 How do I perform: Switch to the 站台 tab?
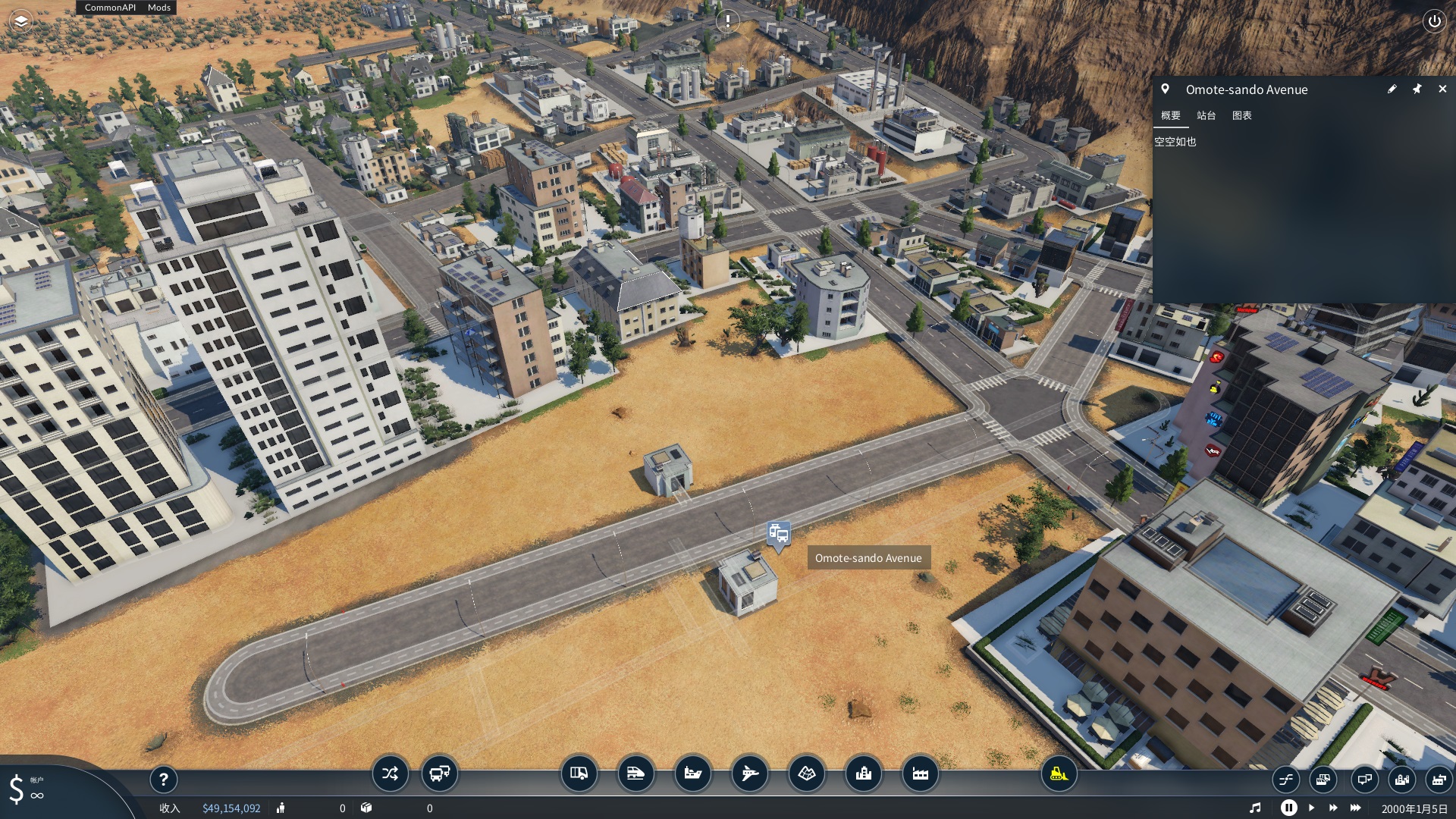tap(1206, 115)
